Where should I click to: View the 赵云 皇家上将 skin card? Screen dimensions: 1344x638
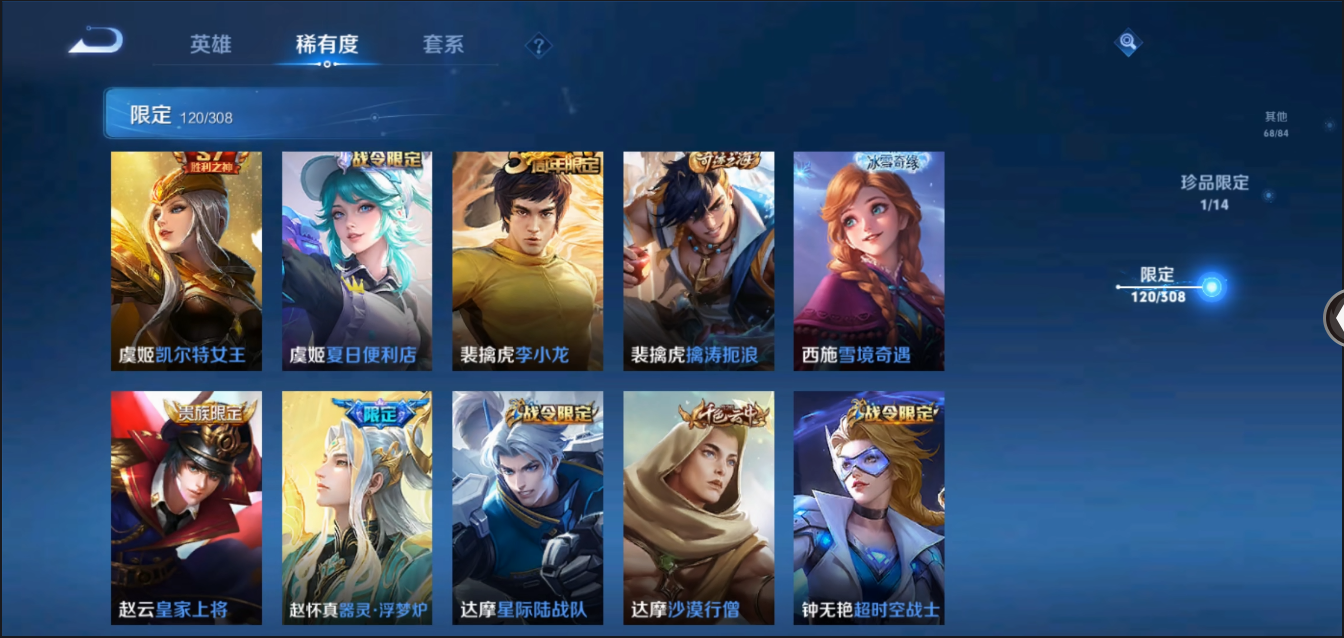186,508
